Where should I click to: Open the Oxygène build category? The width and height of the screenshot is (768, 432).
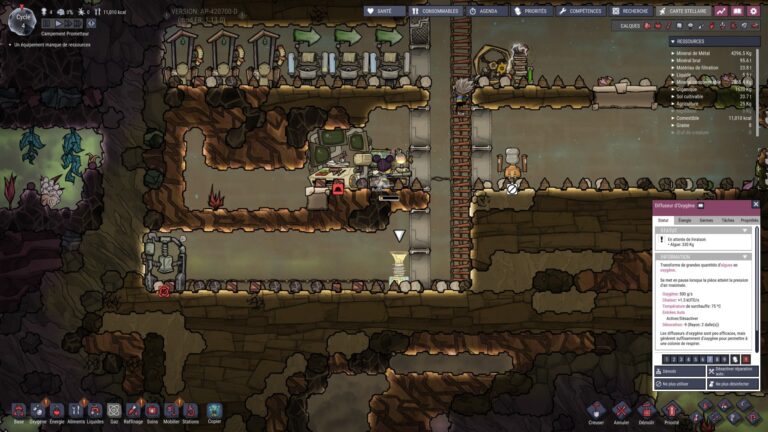pos(37,411)
